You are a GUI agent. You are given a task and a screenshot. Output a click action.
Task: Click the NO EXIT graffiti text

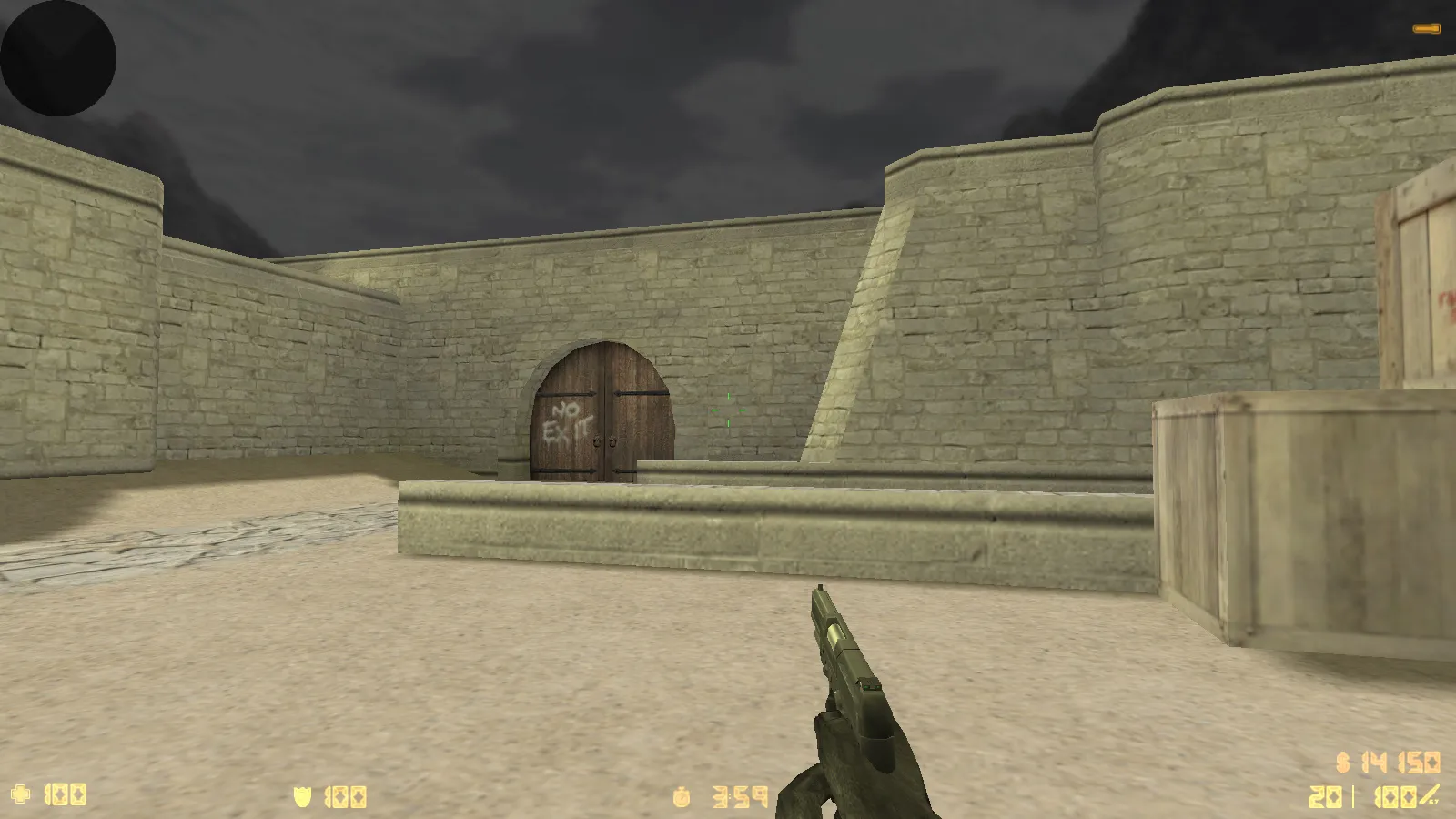[569, 420]
